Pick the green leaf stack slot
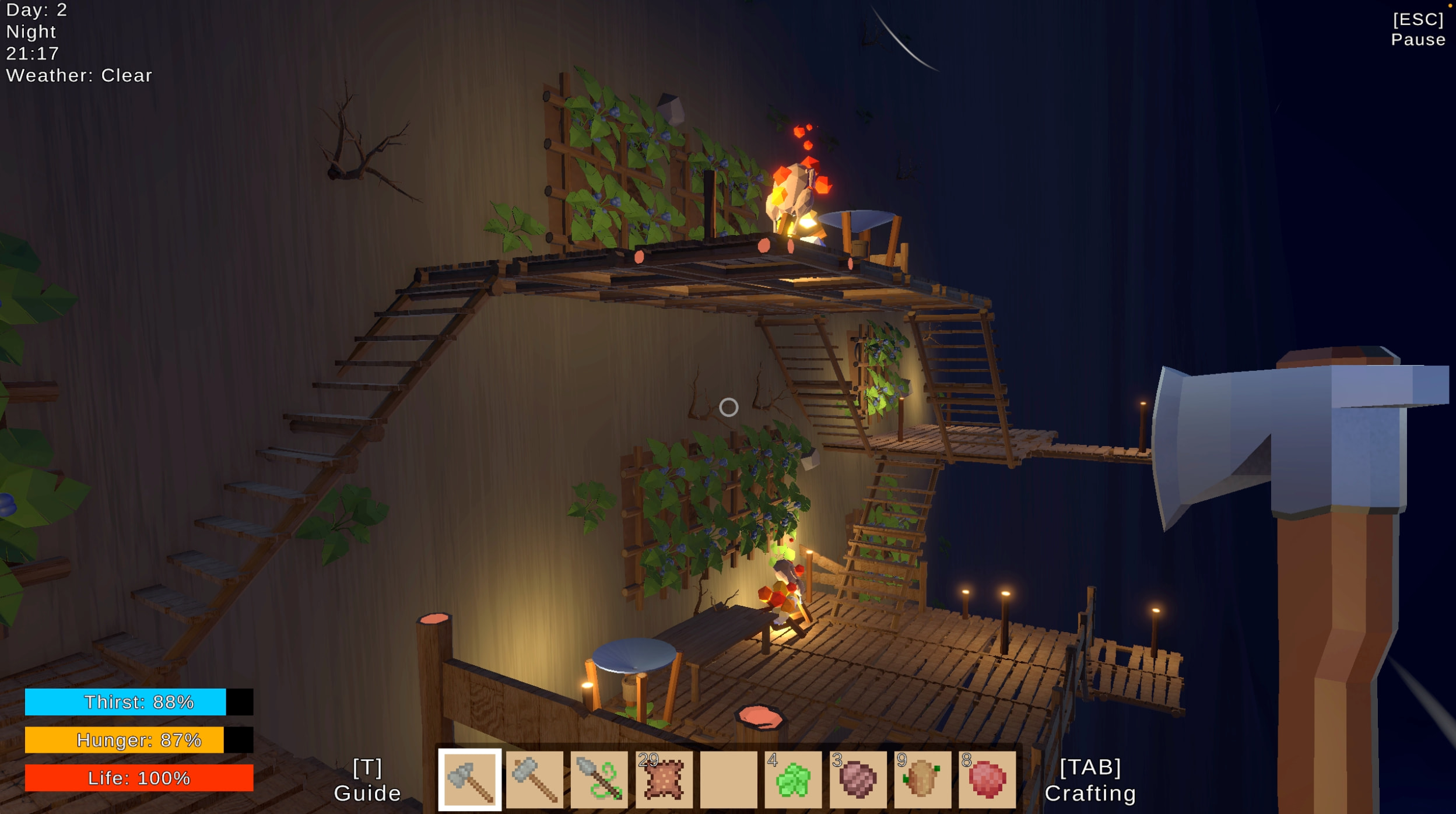The height and width of the screenshot is (814, 1456). (x=793, y=779)
